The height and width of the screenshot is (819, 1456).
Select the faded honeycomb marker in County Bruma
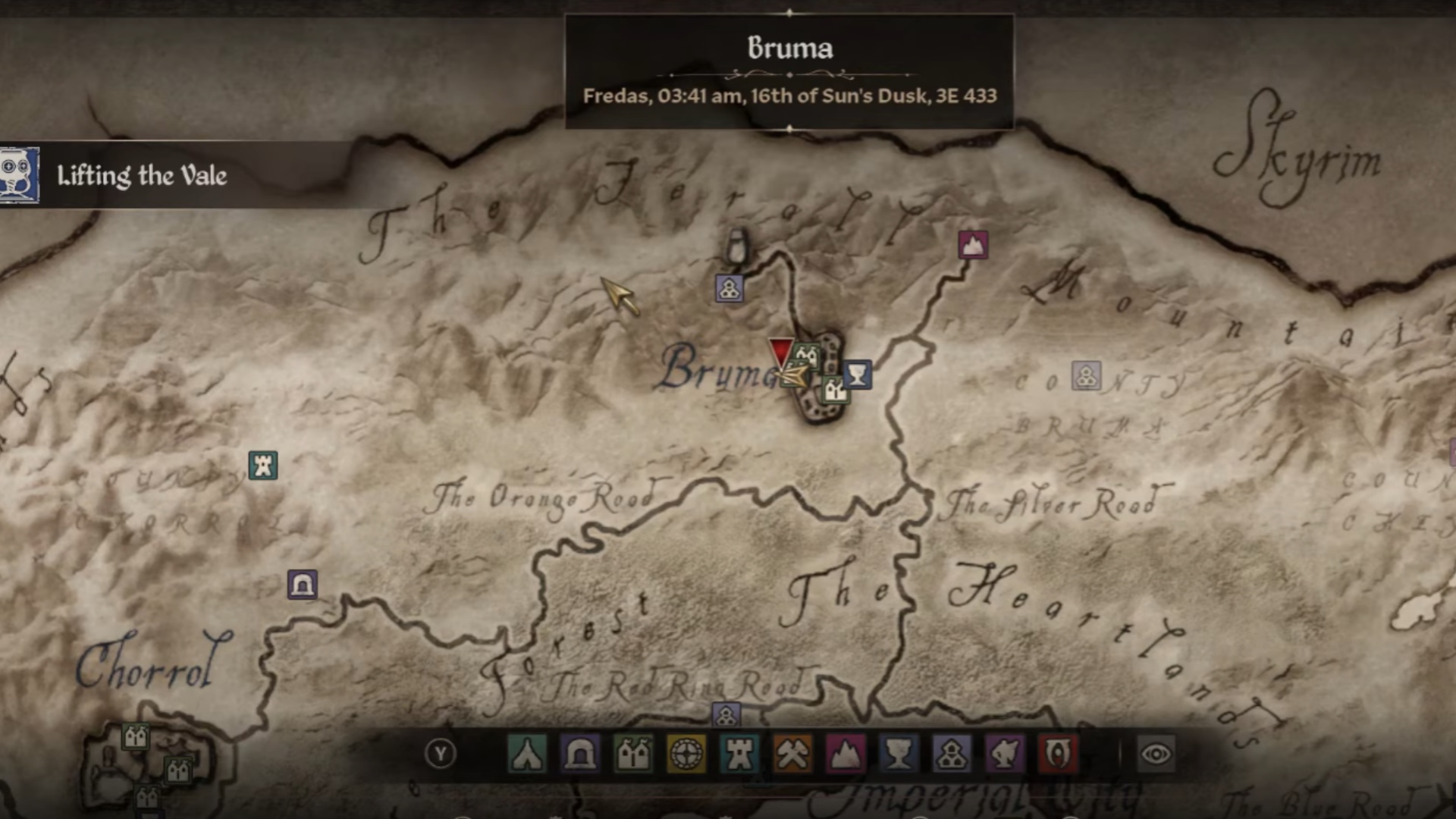(1086, 375)
